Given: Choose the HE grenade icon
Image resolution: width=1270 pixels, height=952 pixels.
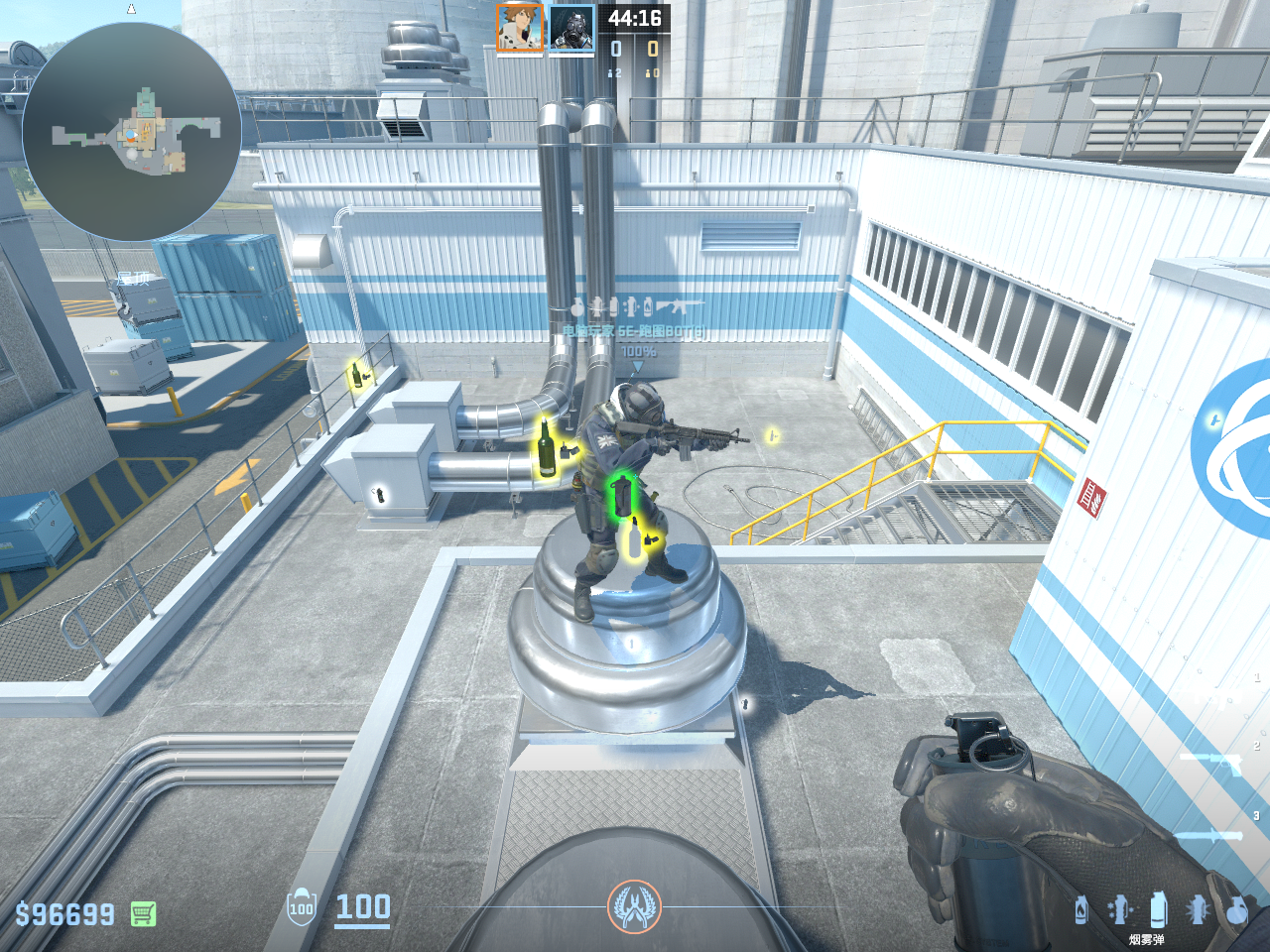Looking at the screenshot, I should pyautogui.click(x=1236, y=909).
